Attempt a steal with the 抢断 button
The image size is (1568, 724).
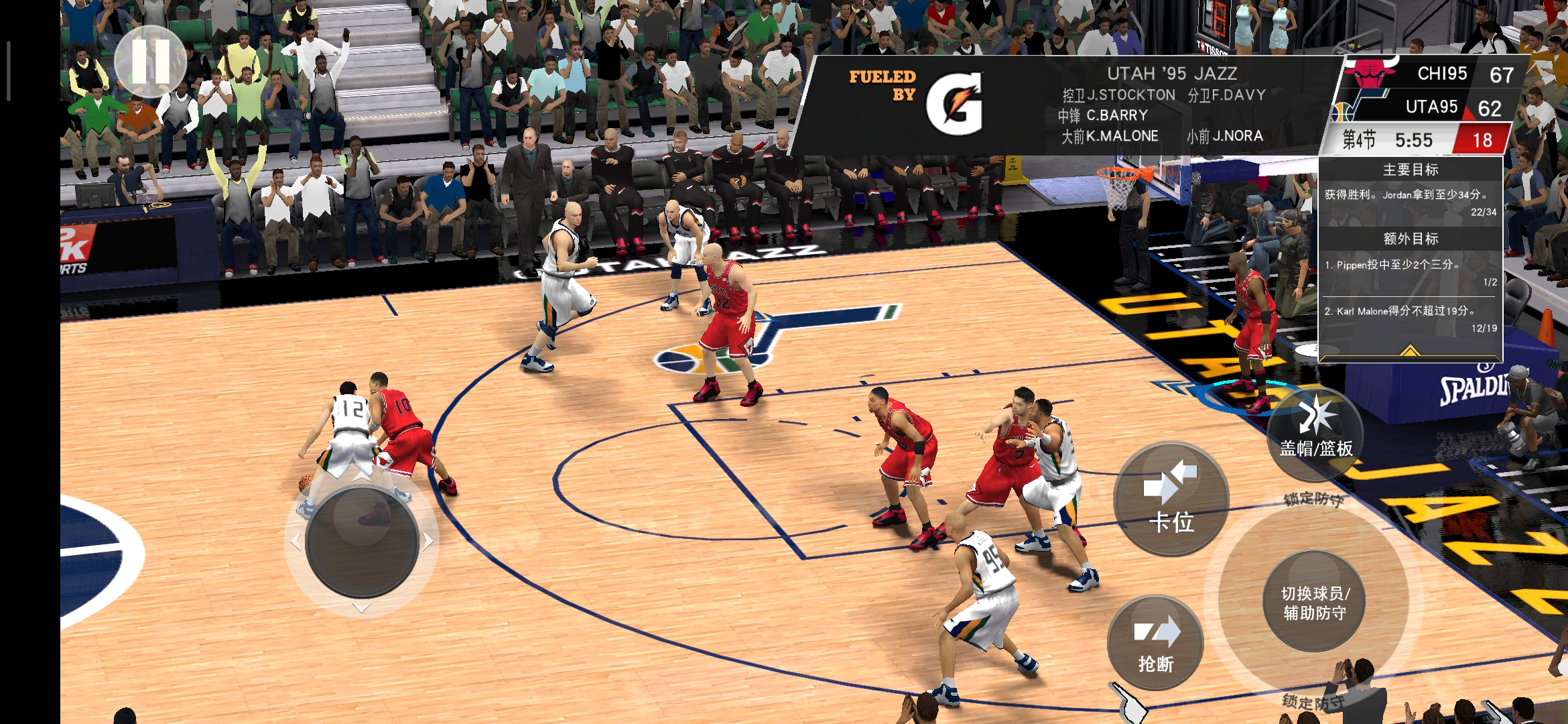coord(1155,643)
